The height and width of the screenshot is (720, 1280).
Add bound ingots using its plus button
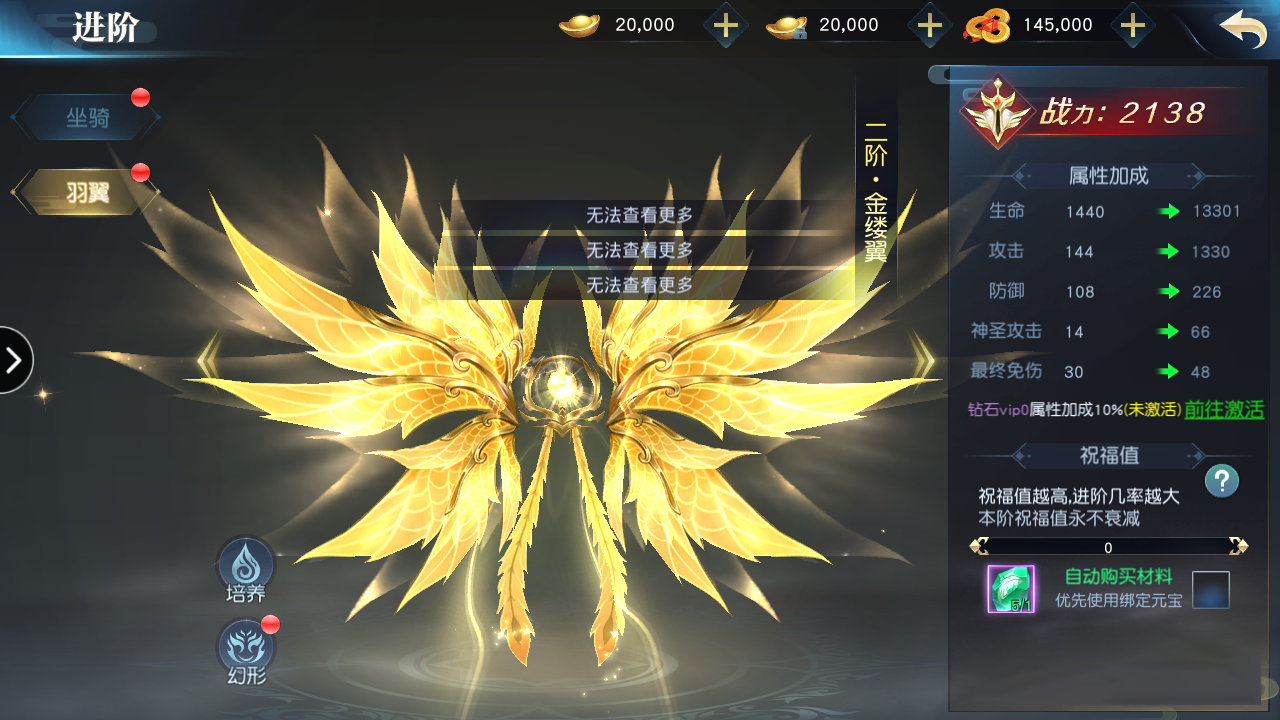click(x=930, y=25)
